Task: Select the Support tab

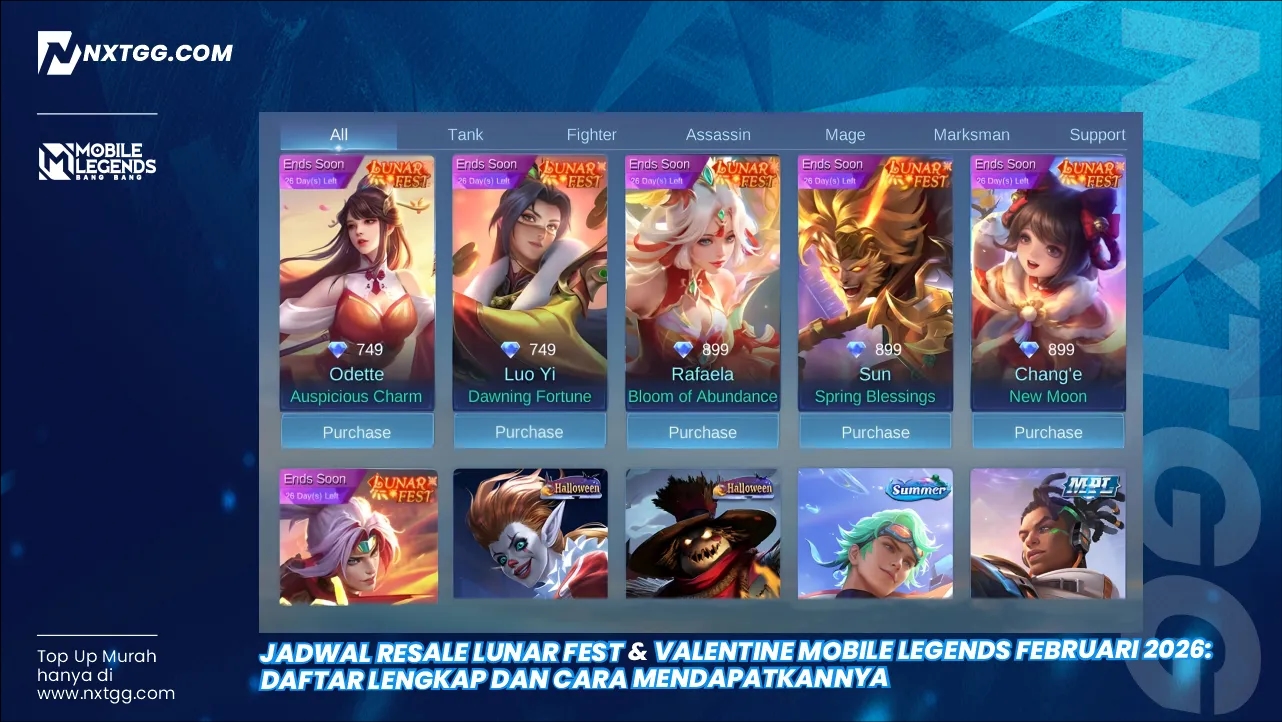Action: [1097, 134]
